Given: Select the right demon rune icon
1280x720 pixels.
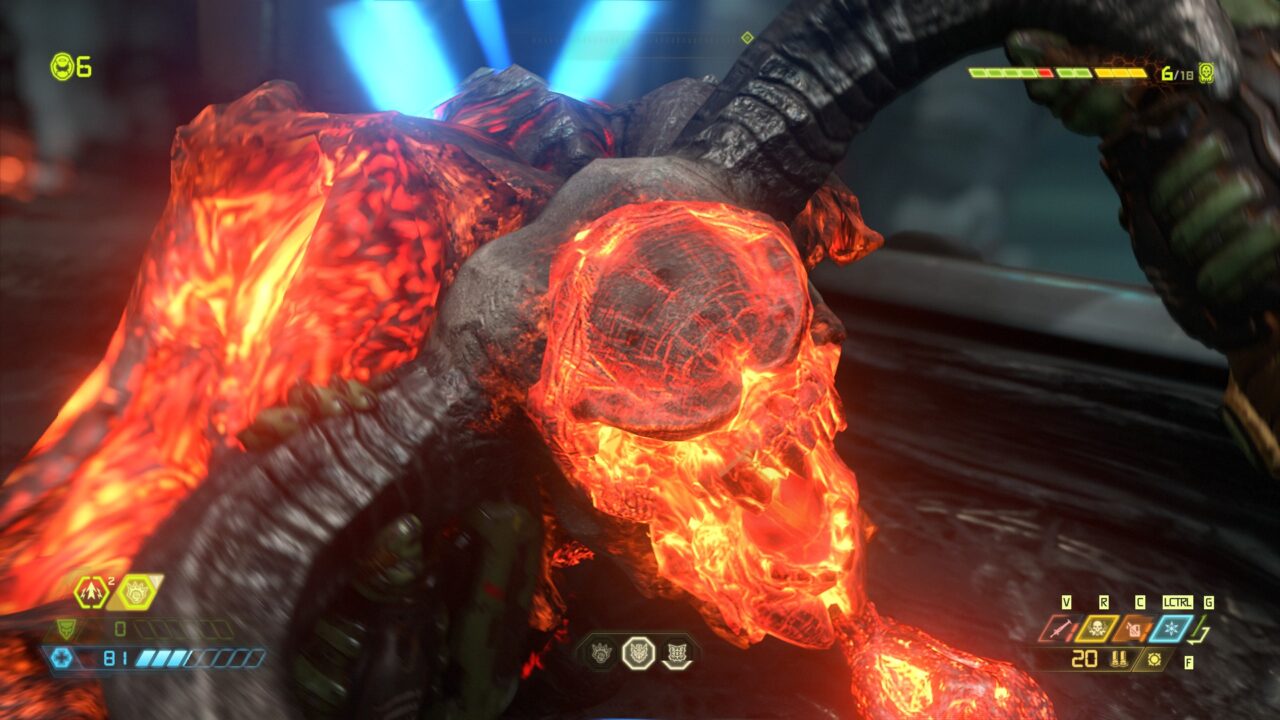Looking at the screenshot, I should pyautogui.click(x=676, y=653).
